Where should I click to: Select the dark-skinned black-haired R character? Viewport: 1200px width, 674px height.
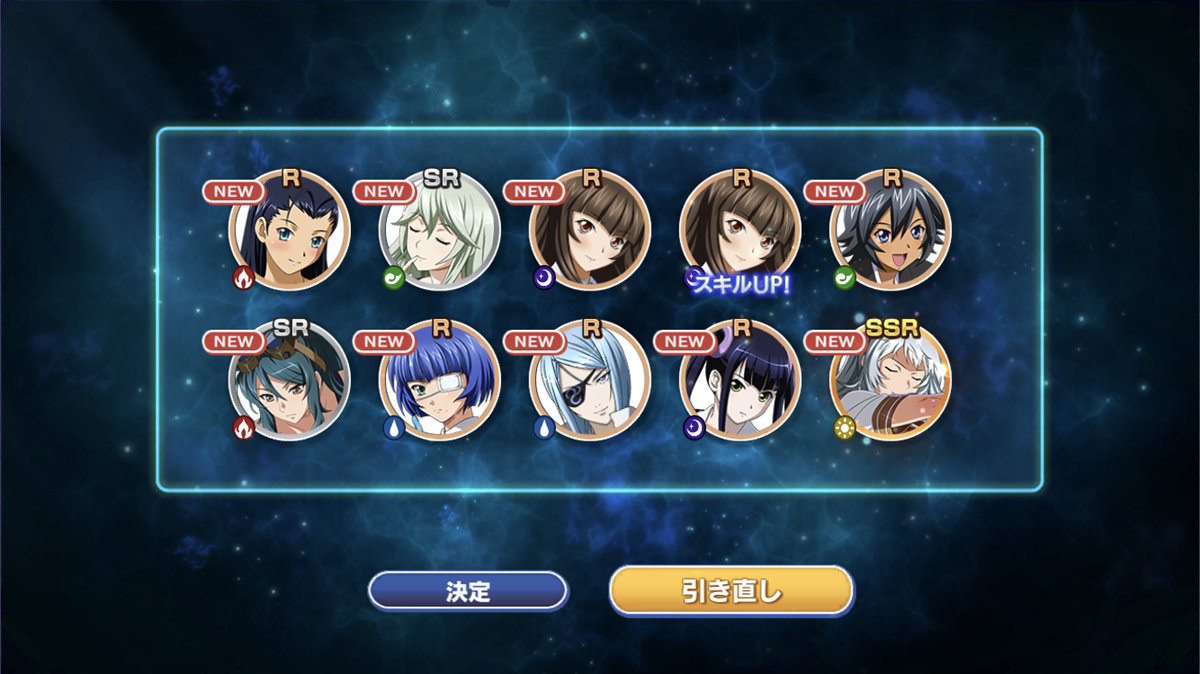tap(890, 231)
